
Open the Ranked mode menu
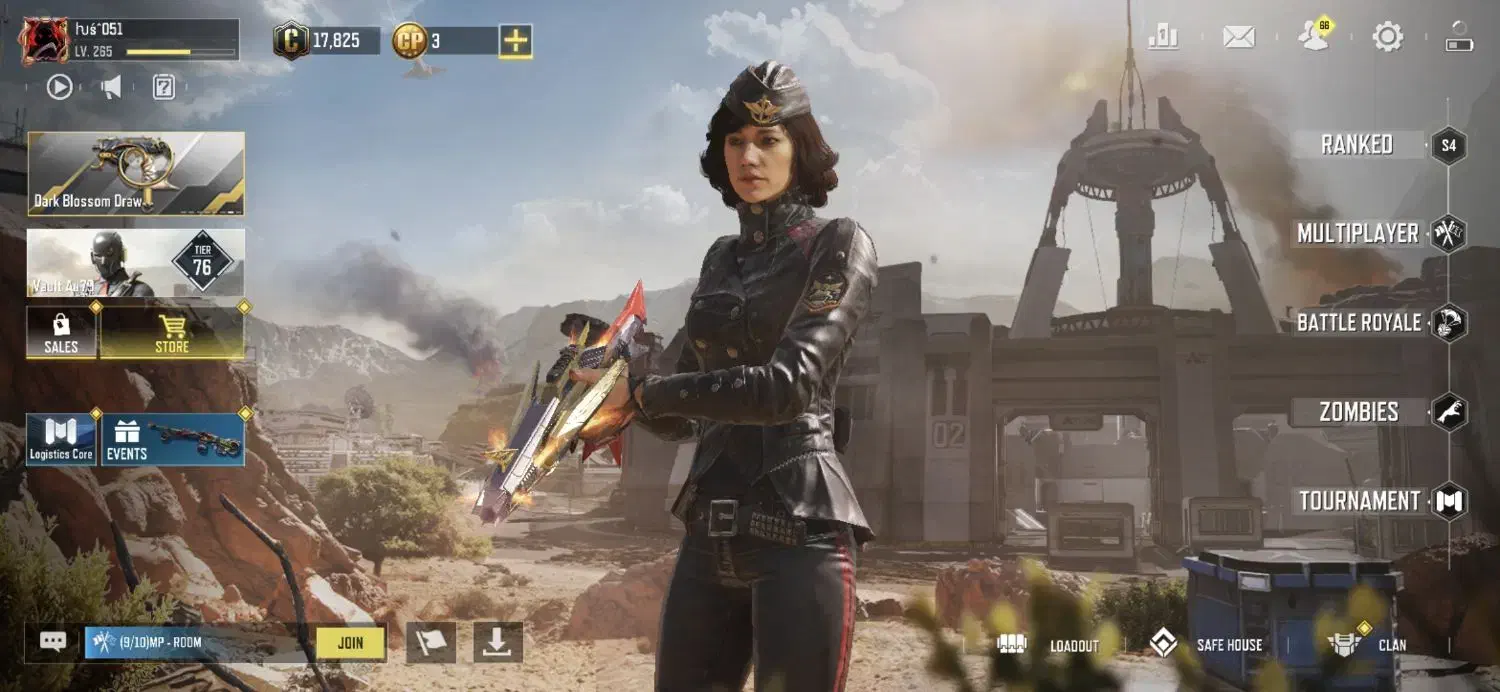[1357, 145]
